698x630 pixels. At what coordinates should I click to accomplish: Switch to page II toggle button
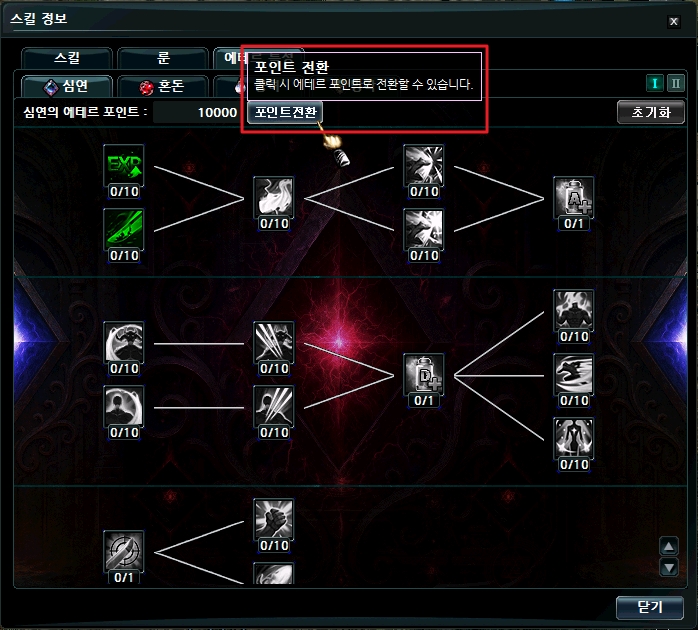[x=676, y=83]
